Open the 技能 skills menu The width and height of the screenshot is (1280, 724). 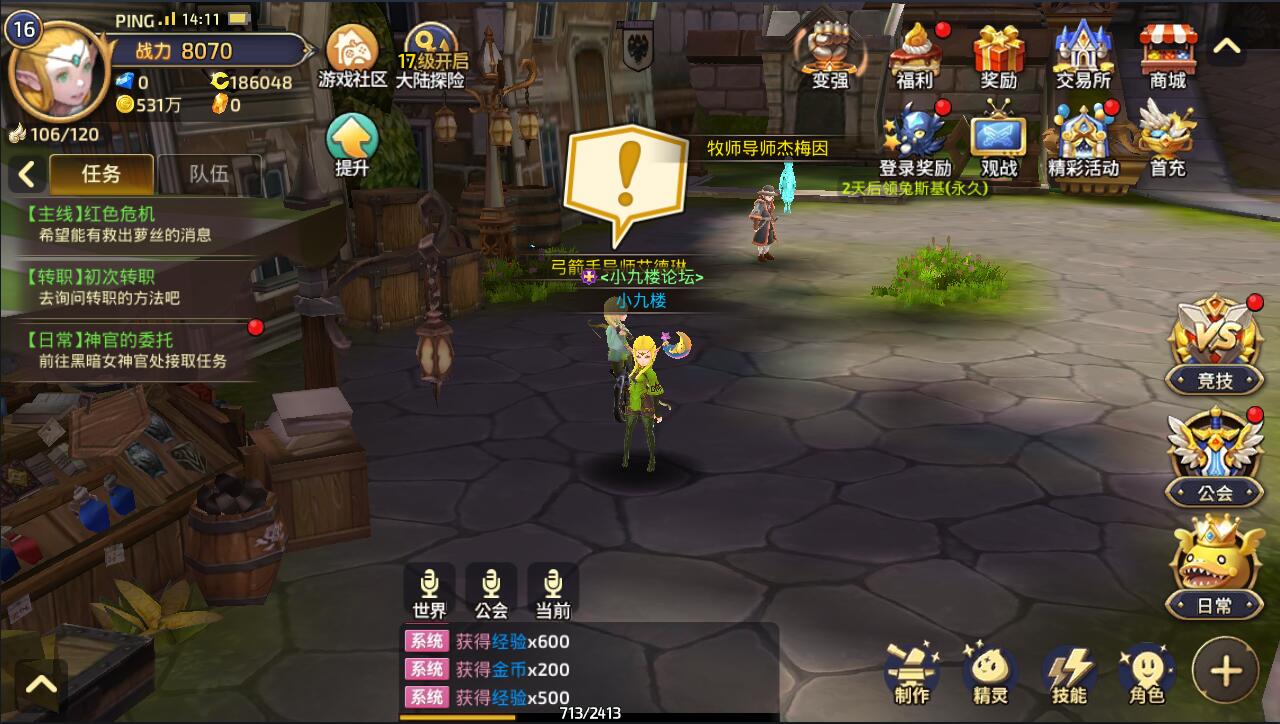pyautogui.click(x=1069, y=674)
